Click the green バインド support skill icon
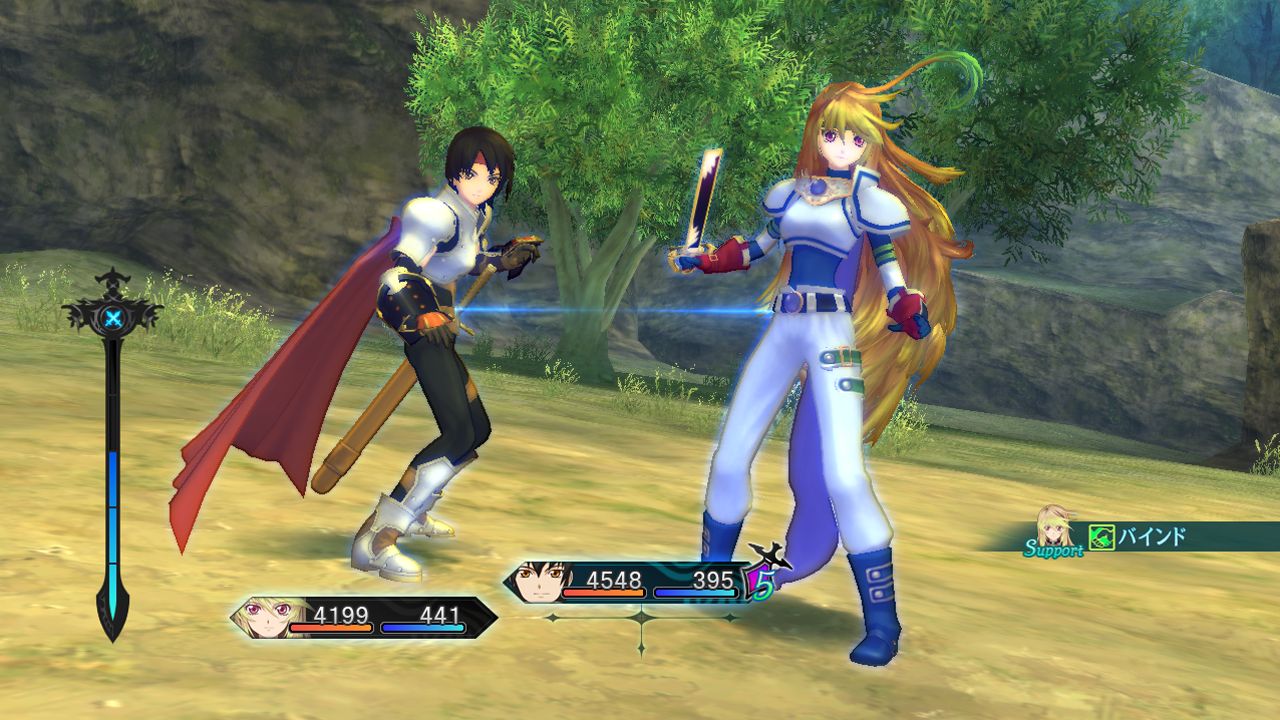 click(1103, 537)
